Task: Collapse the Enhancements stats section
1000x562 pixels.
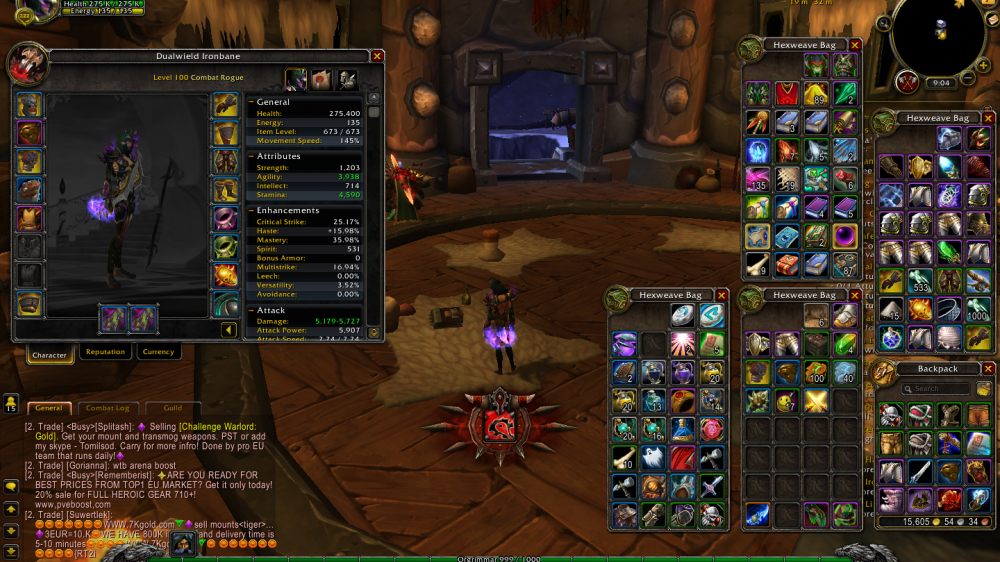Action: (250, 210)
